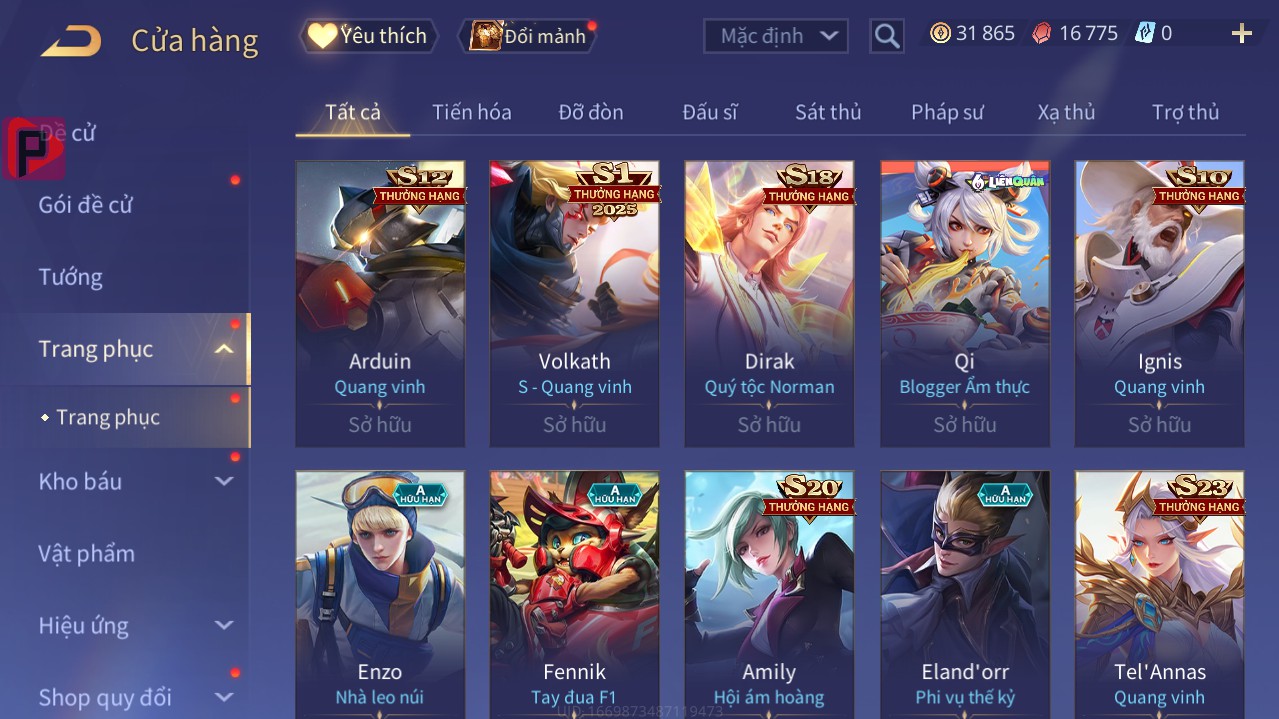The image size is (1279, 719).
Task: Click the magnifying glass search button
Action: tap(886, 37)
